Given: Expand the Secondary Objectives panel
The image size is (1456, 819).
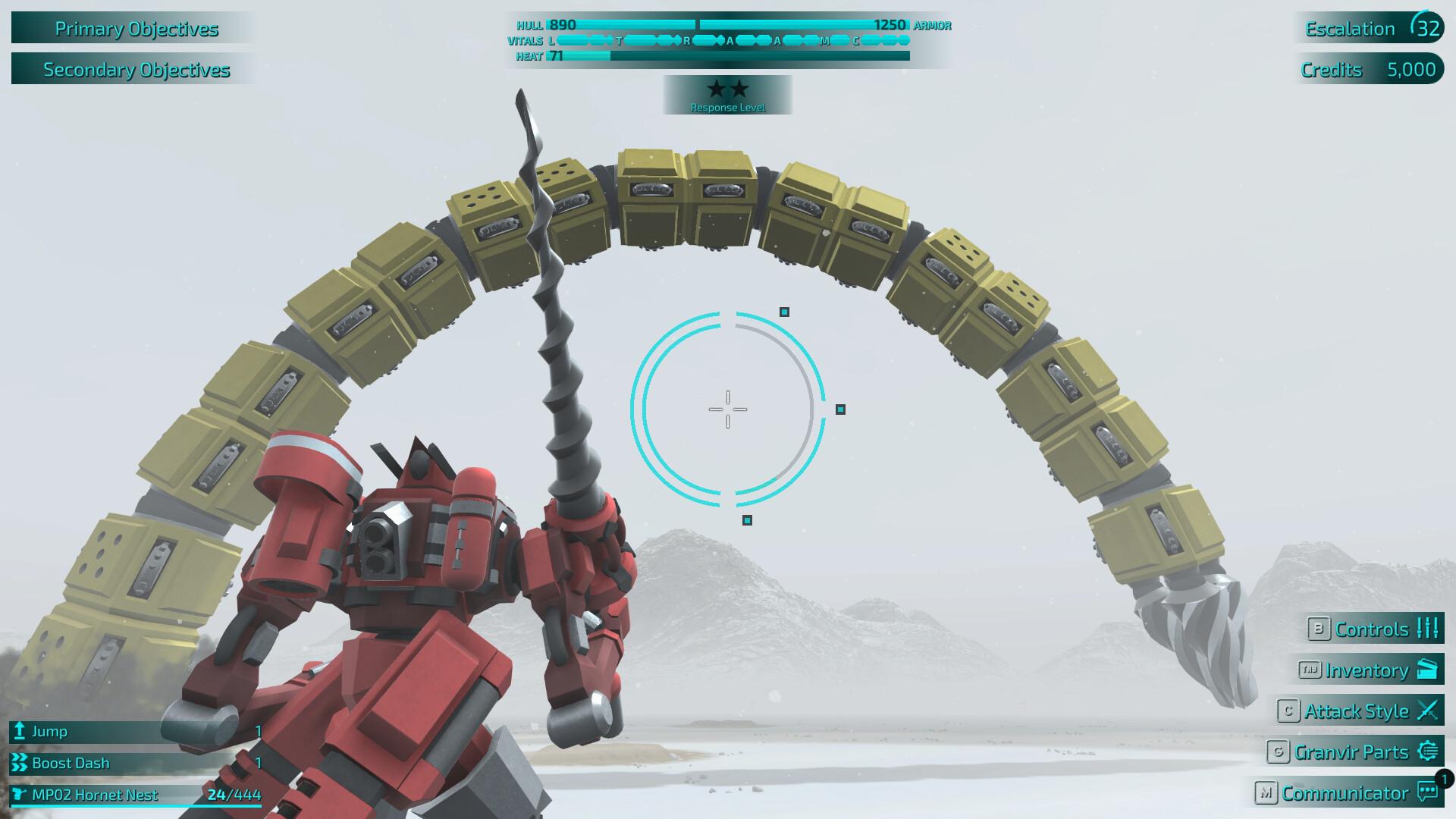Looking at the screenshot, I should (x=136, y=70).
